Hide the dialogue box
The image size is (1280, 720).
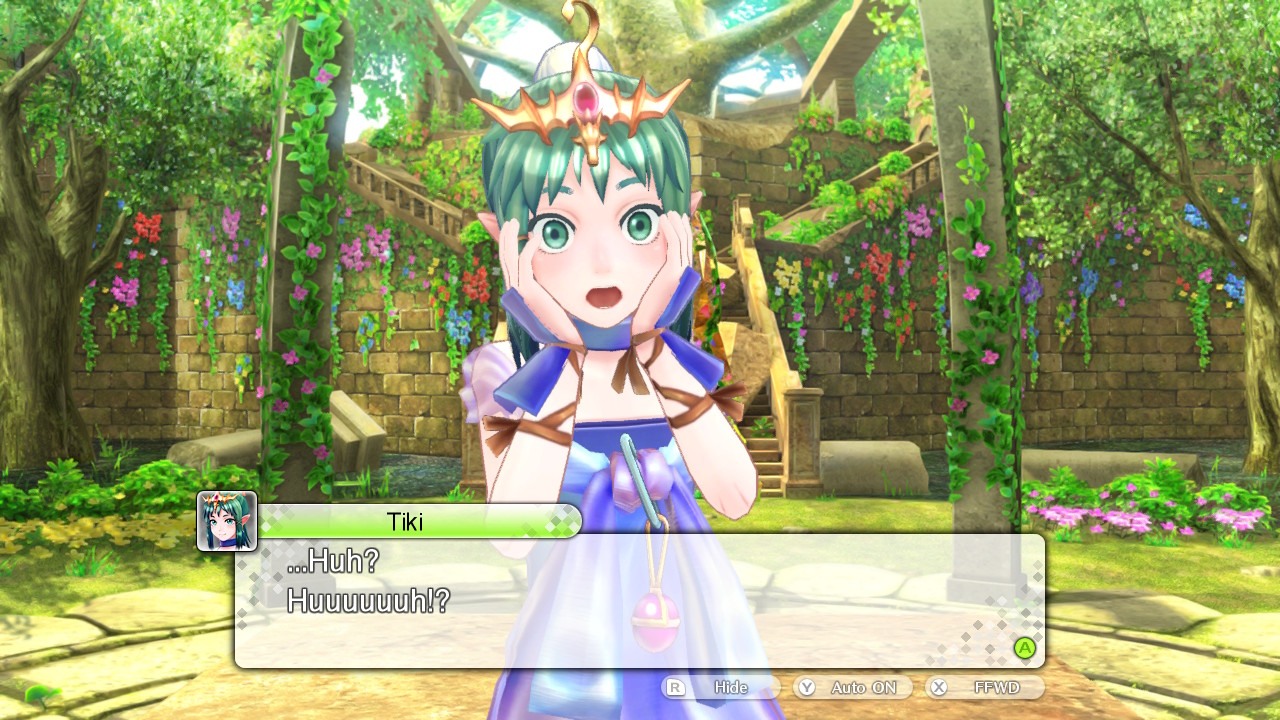click(x=720, y=688)
